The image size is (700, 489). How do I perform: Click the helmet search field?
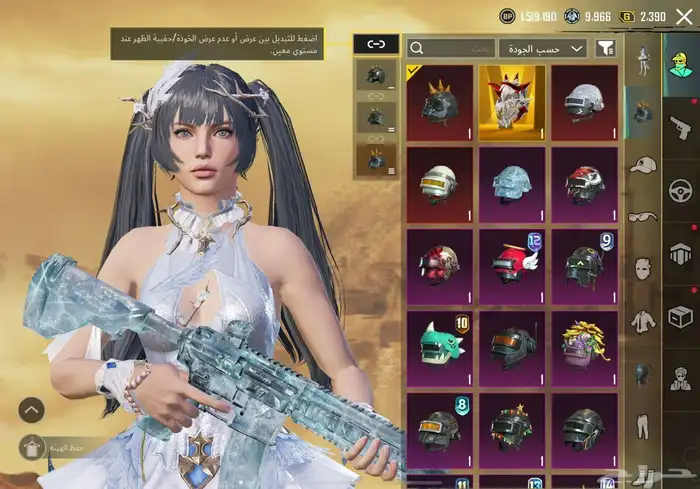pyautogui.click(x=452, y=48)
